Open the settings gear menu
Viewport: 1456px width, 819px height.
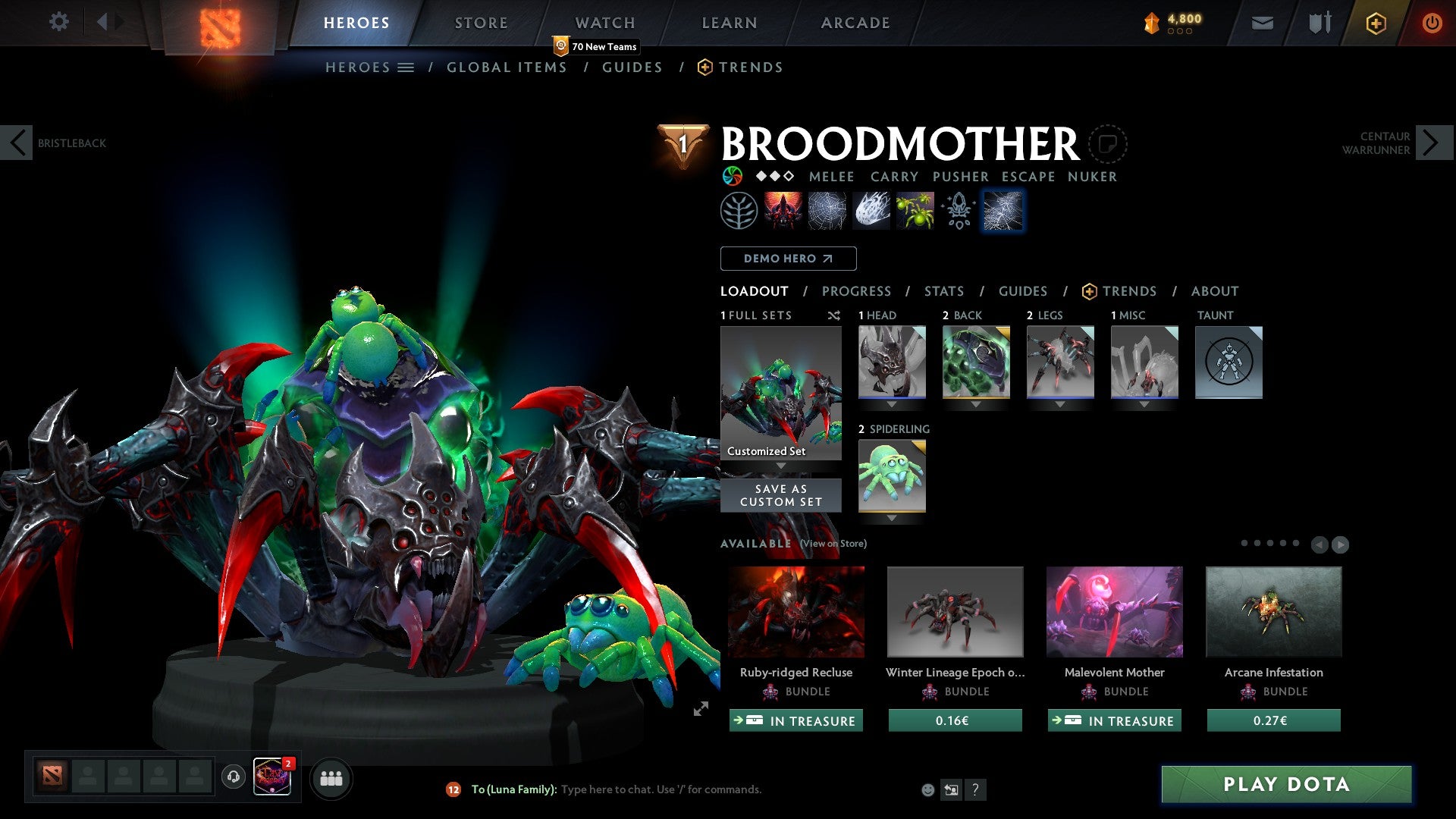[58, 22]
